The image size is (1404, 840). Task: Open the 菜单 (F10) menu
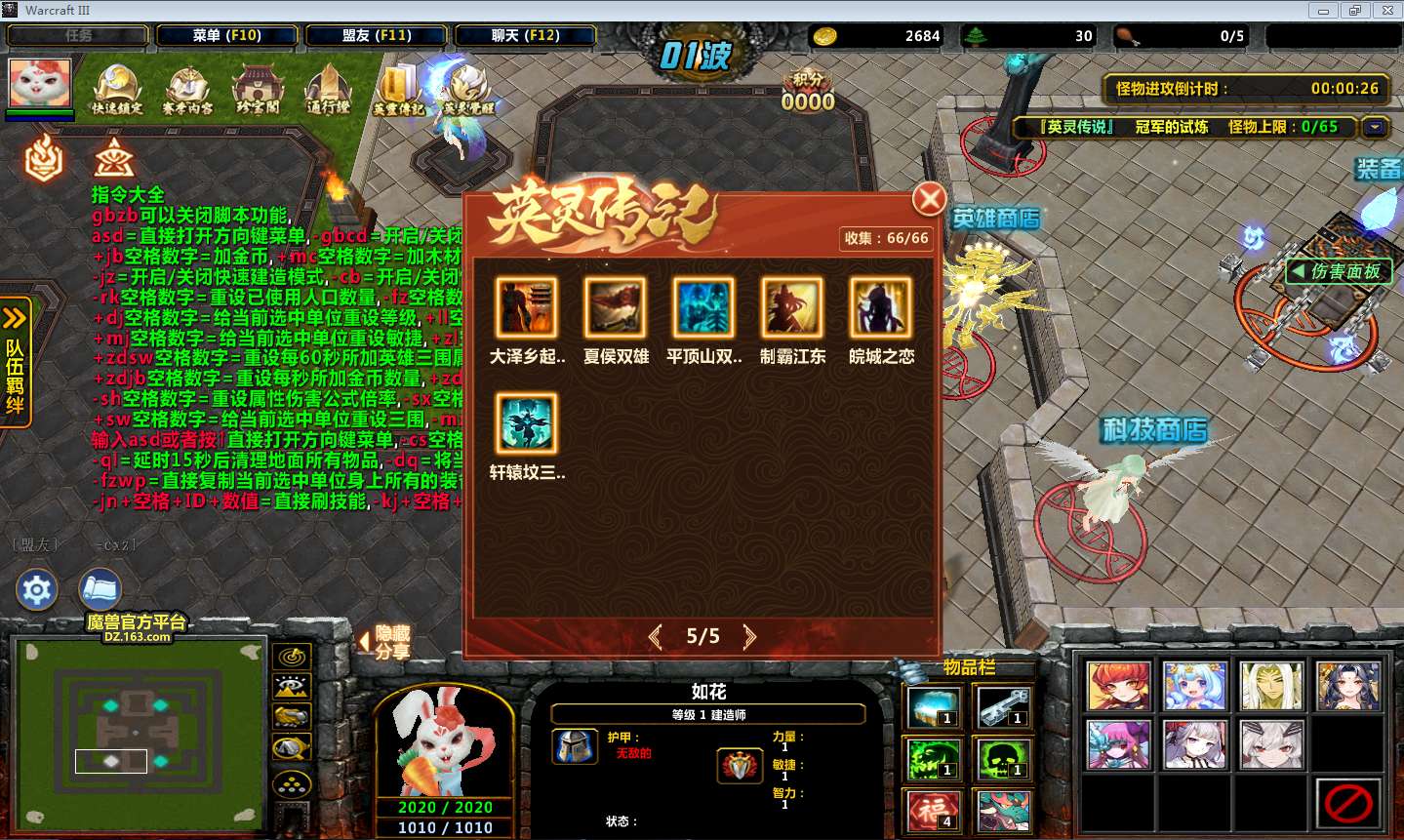226,35
